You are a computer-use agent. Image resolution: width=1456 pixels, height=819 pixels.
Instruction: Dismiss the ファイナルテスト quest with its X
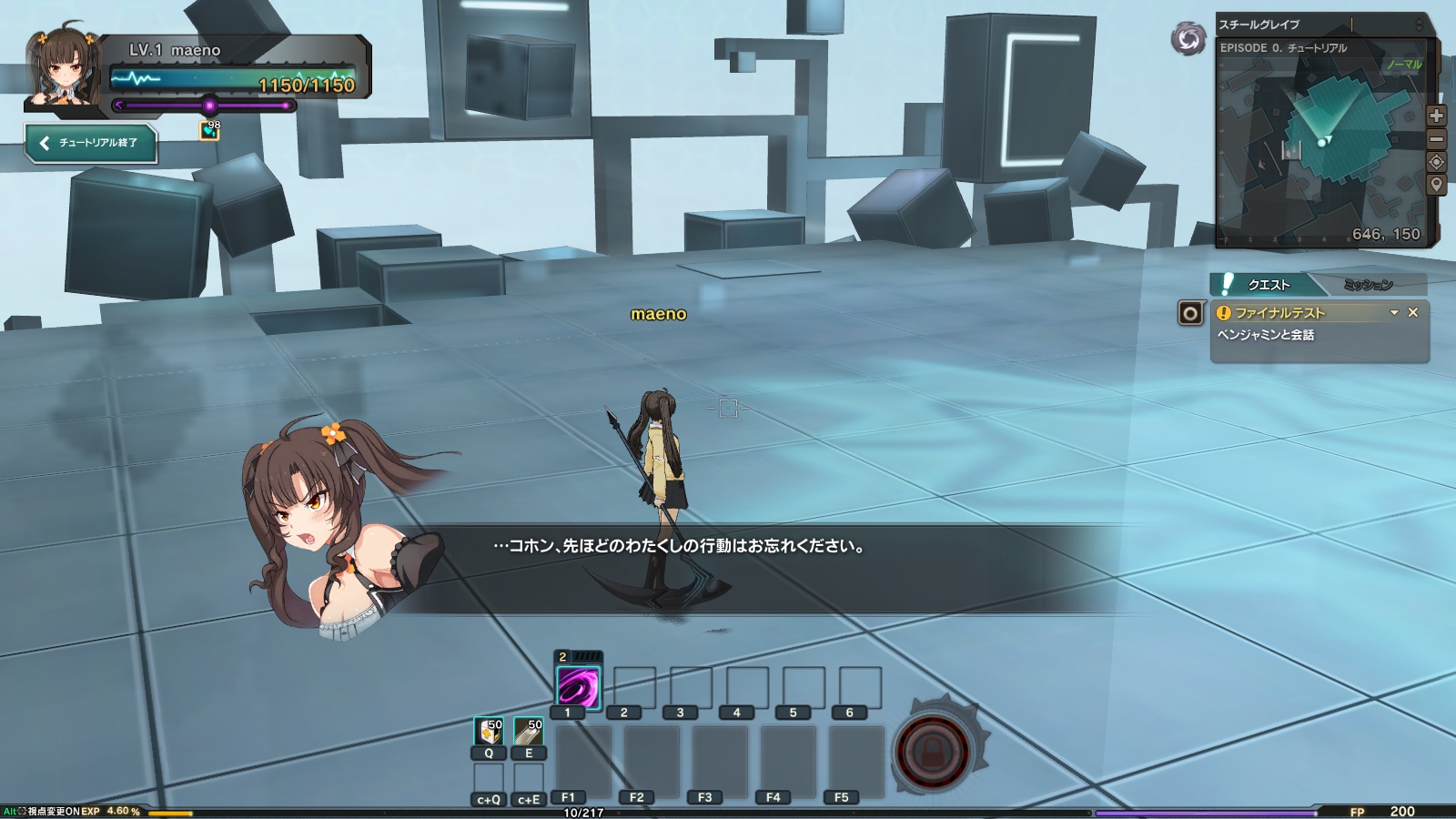[1413, 312]
